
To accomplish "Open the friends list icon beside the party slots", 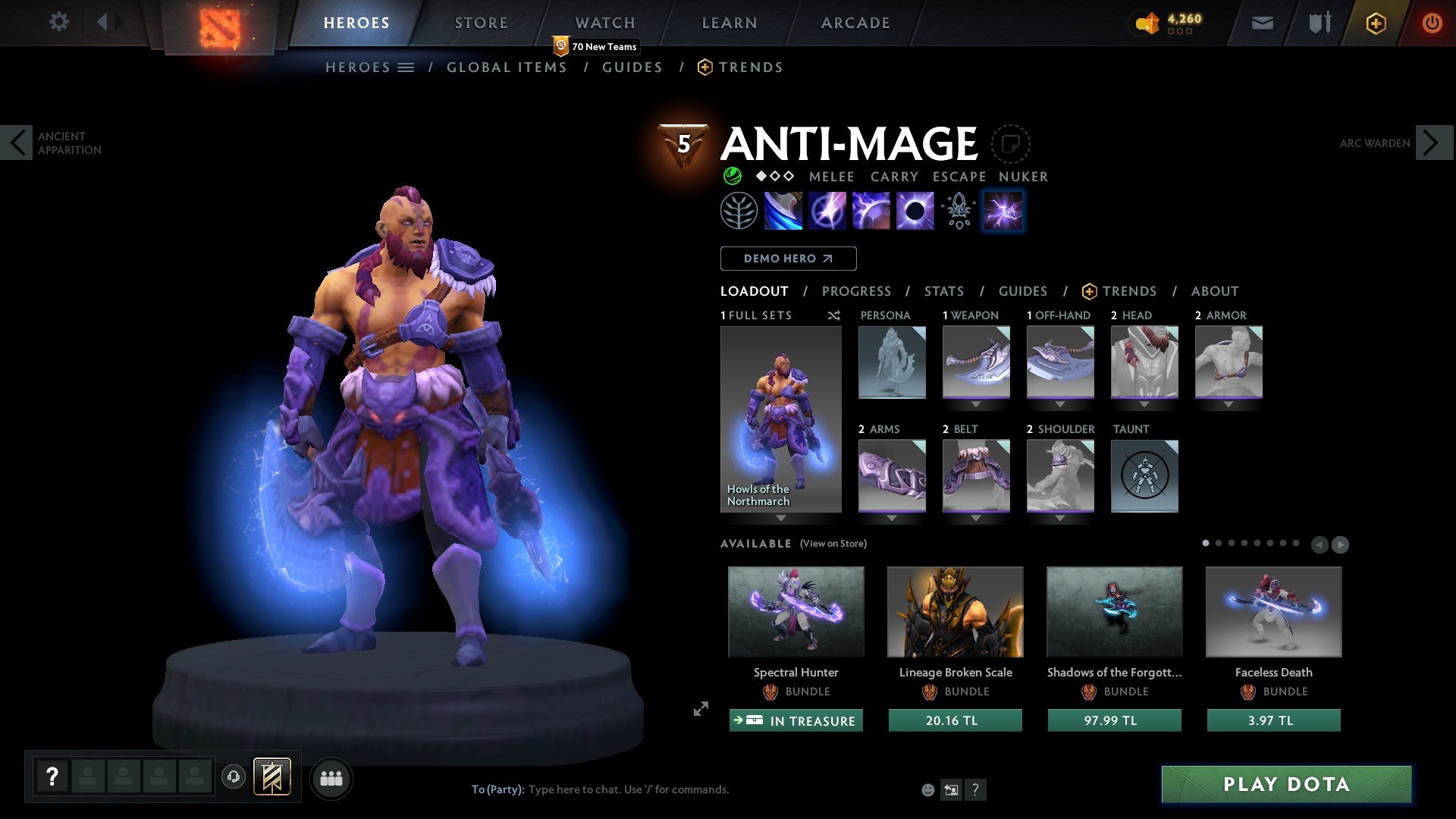I will coord(331,778).
